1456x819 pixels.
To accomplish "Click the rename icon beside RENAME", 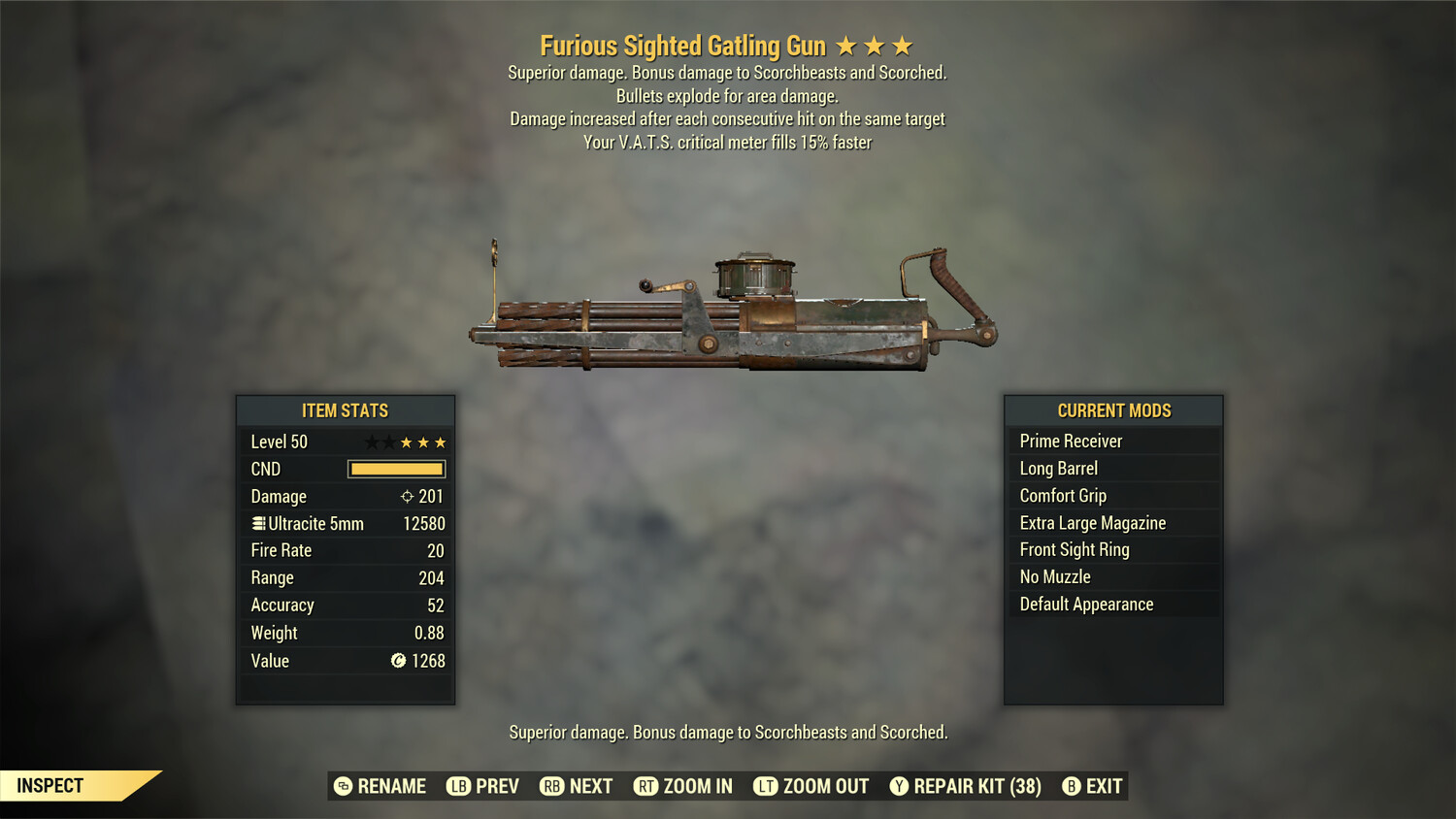I will (342, 786).
